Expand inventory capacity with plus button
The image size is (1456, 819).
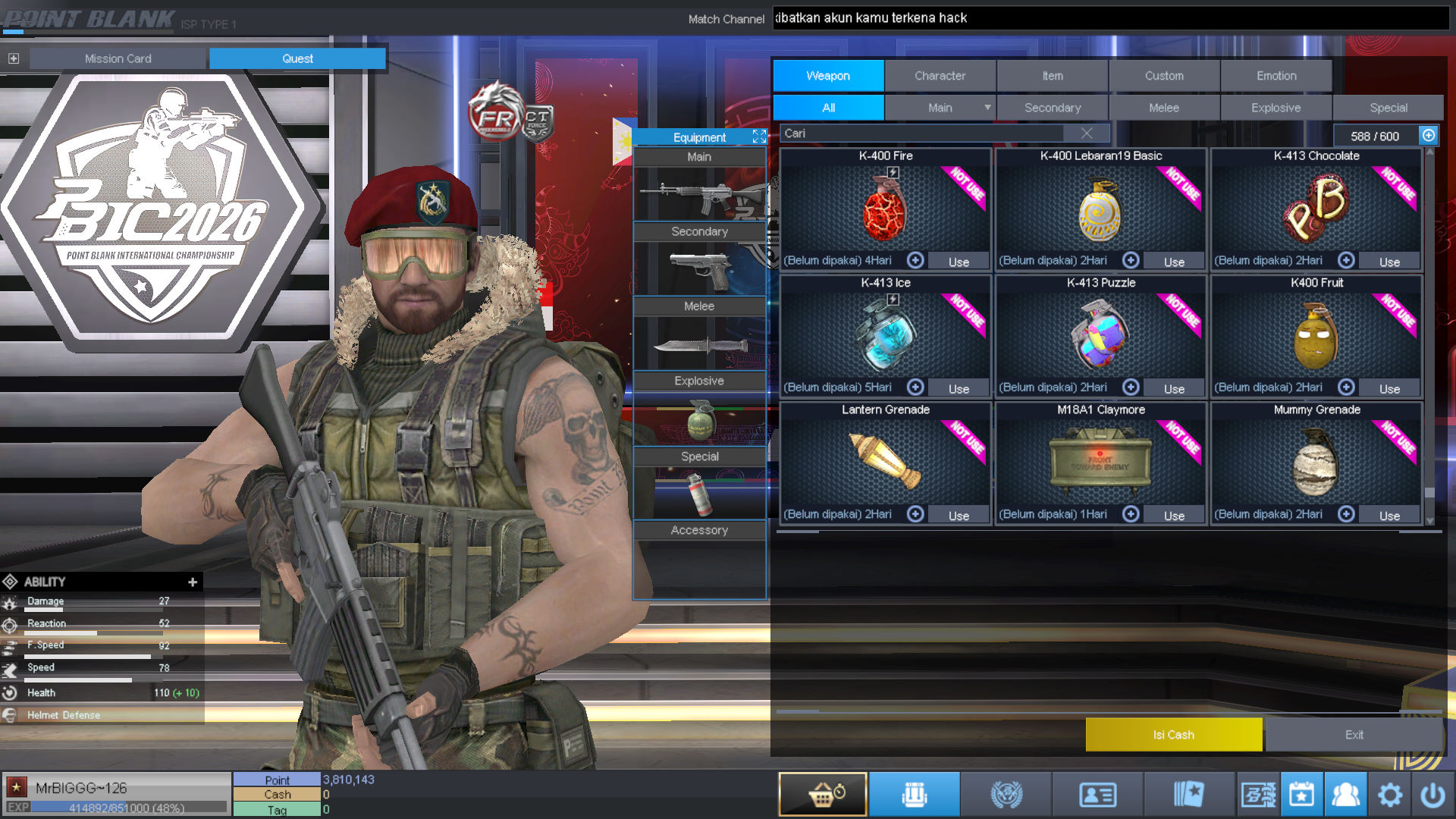(x=1429, y=135)
